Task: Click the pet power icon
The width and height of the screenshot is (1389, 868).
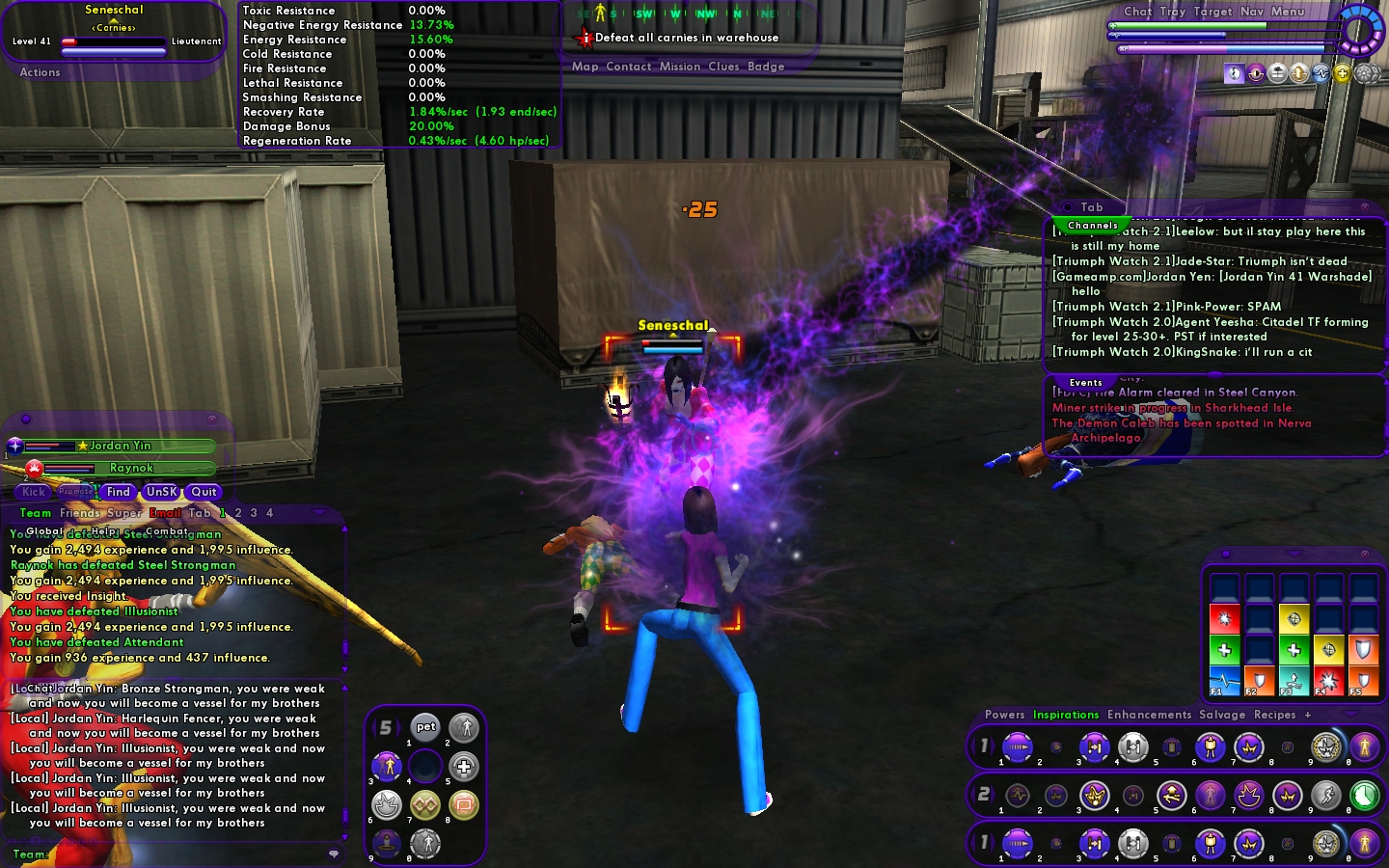Action: 425,727
